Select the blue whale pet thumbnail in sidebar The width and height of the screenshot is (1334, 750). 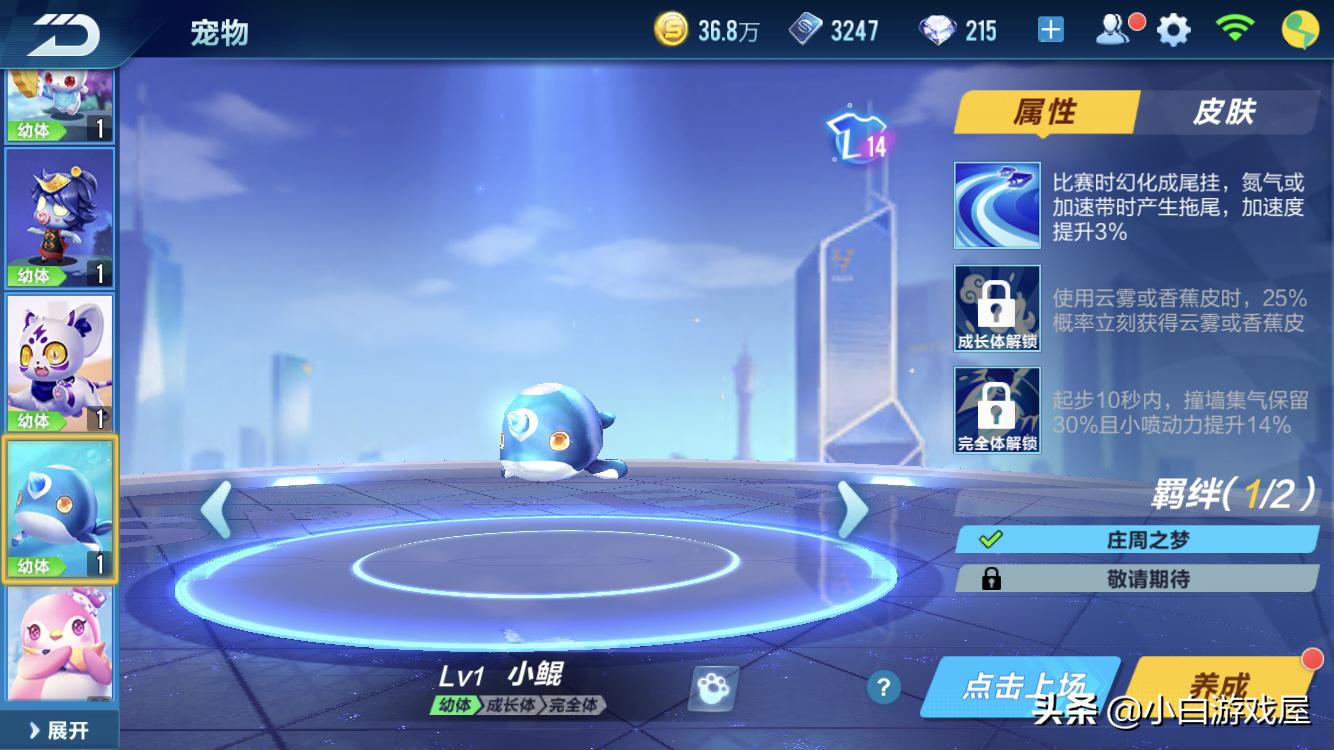click(x=59, y=511)
